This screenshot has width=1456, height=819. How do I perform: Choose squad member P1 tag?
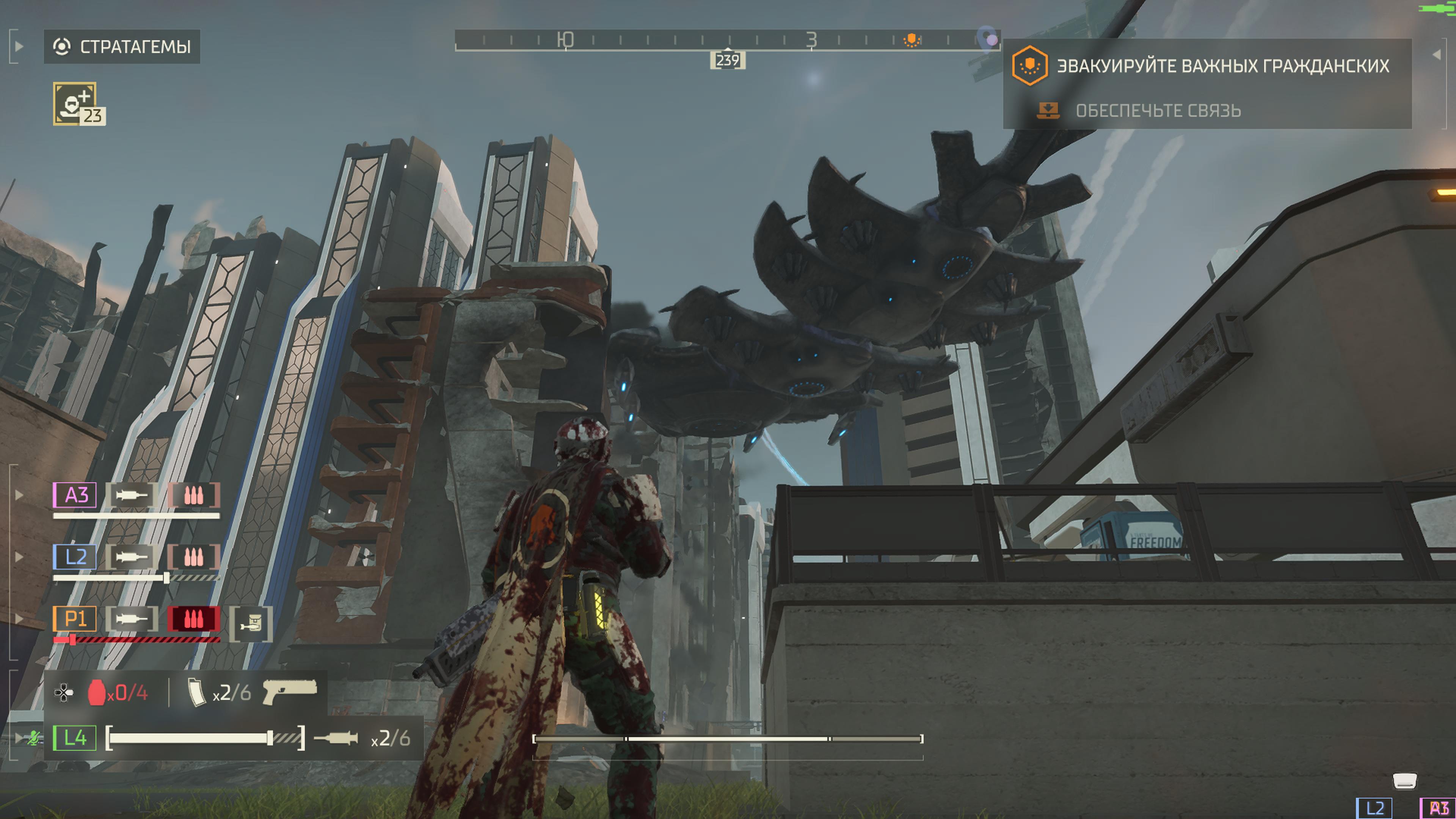point(75,619)
